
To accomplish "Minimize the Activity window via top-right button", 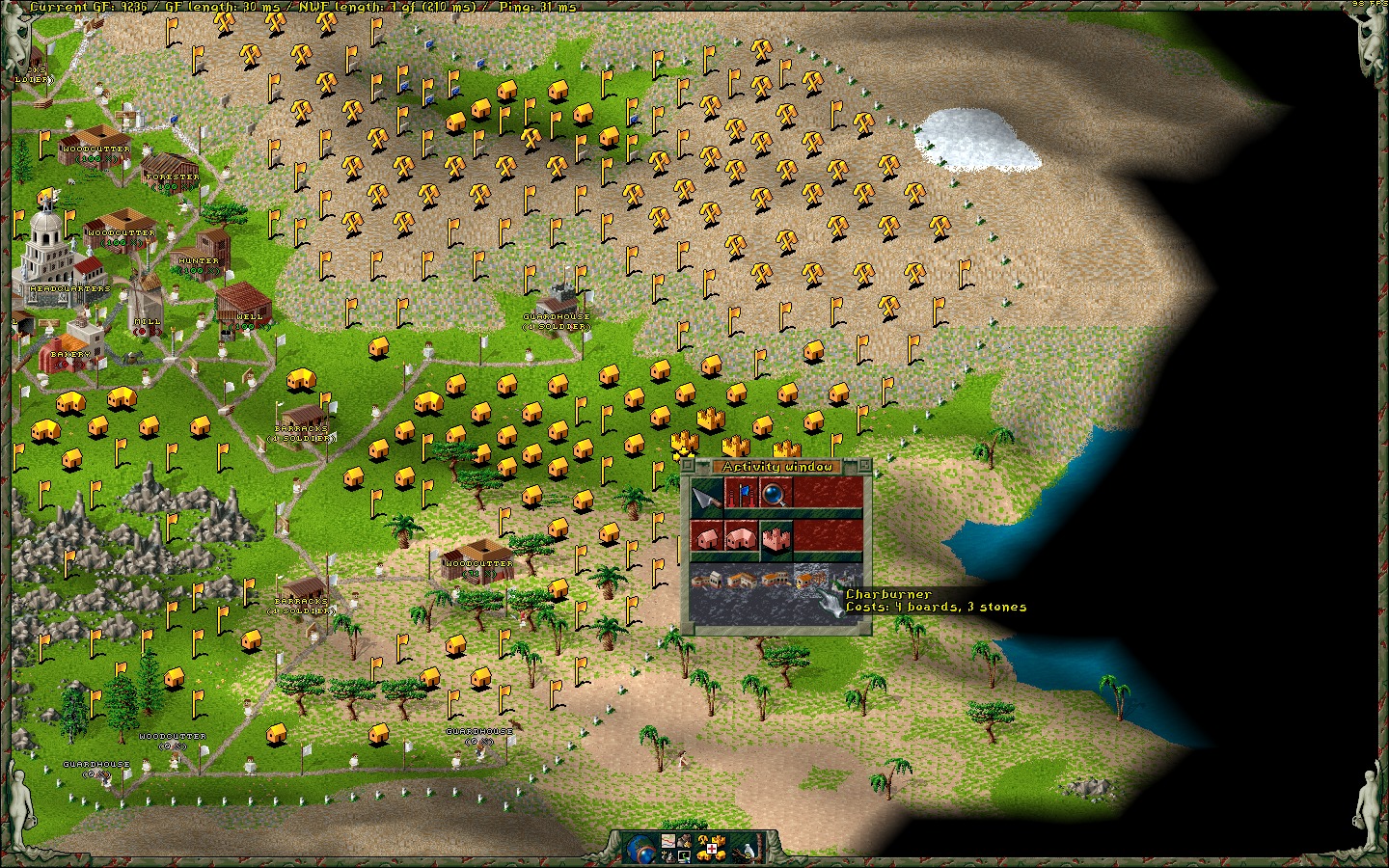I will 864,466.
